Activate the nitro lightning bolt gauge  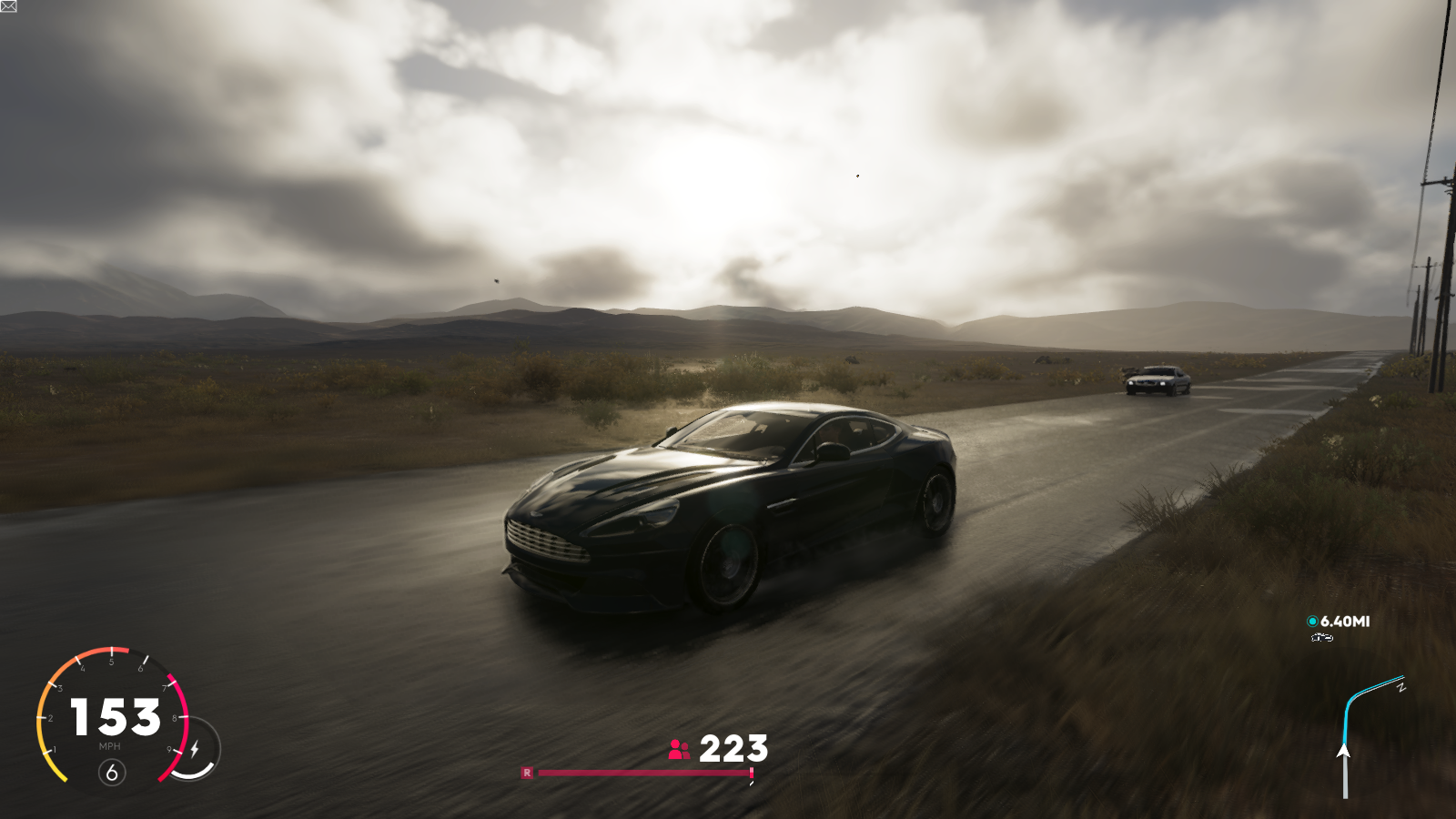[x=195, y=750]
